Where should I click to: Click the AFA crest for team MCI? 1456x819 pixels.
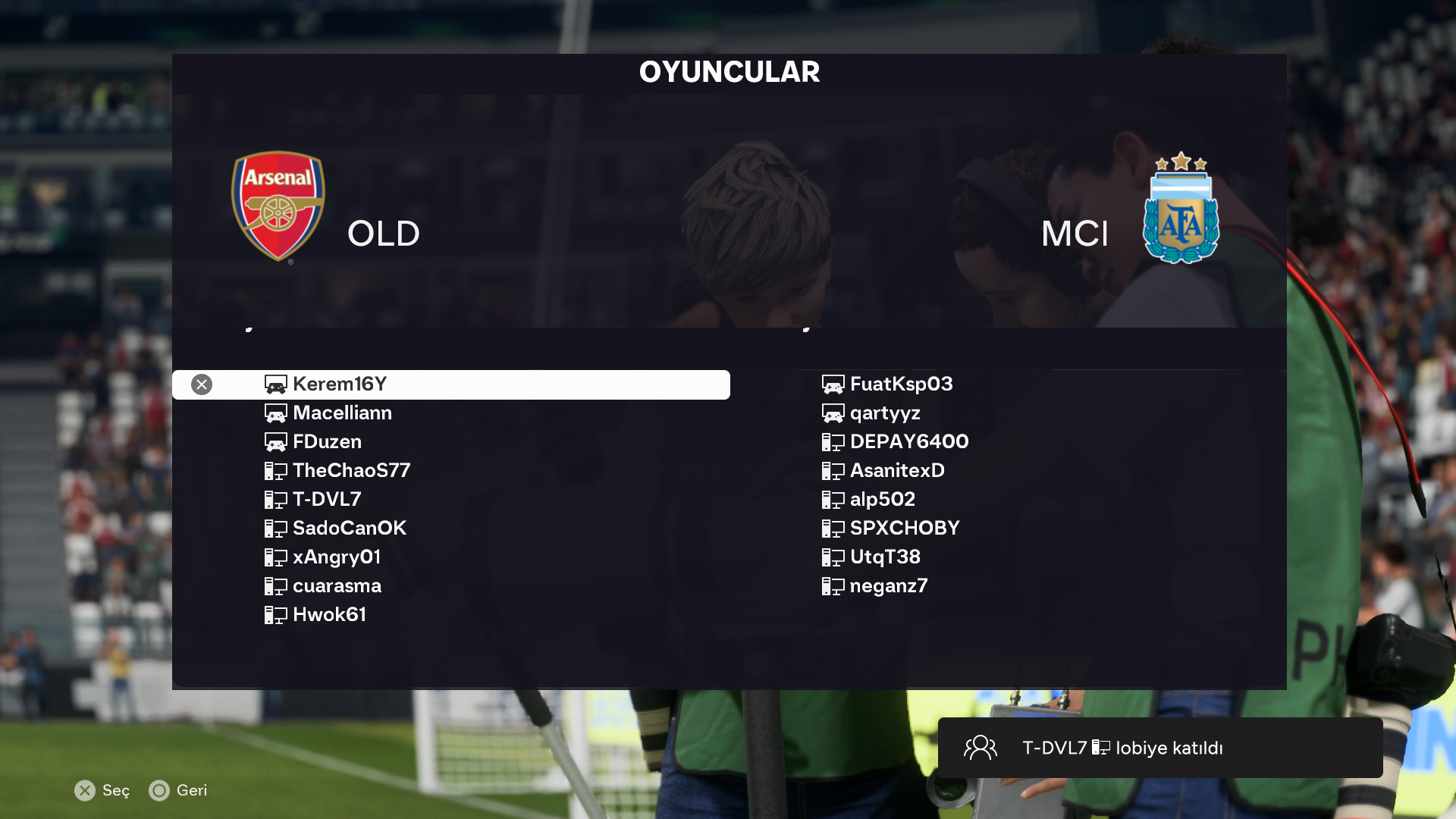[1181, 209]
